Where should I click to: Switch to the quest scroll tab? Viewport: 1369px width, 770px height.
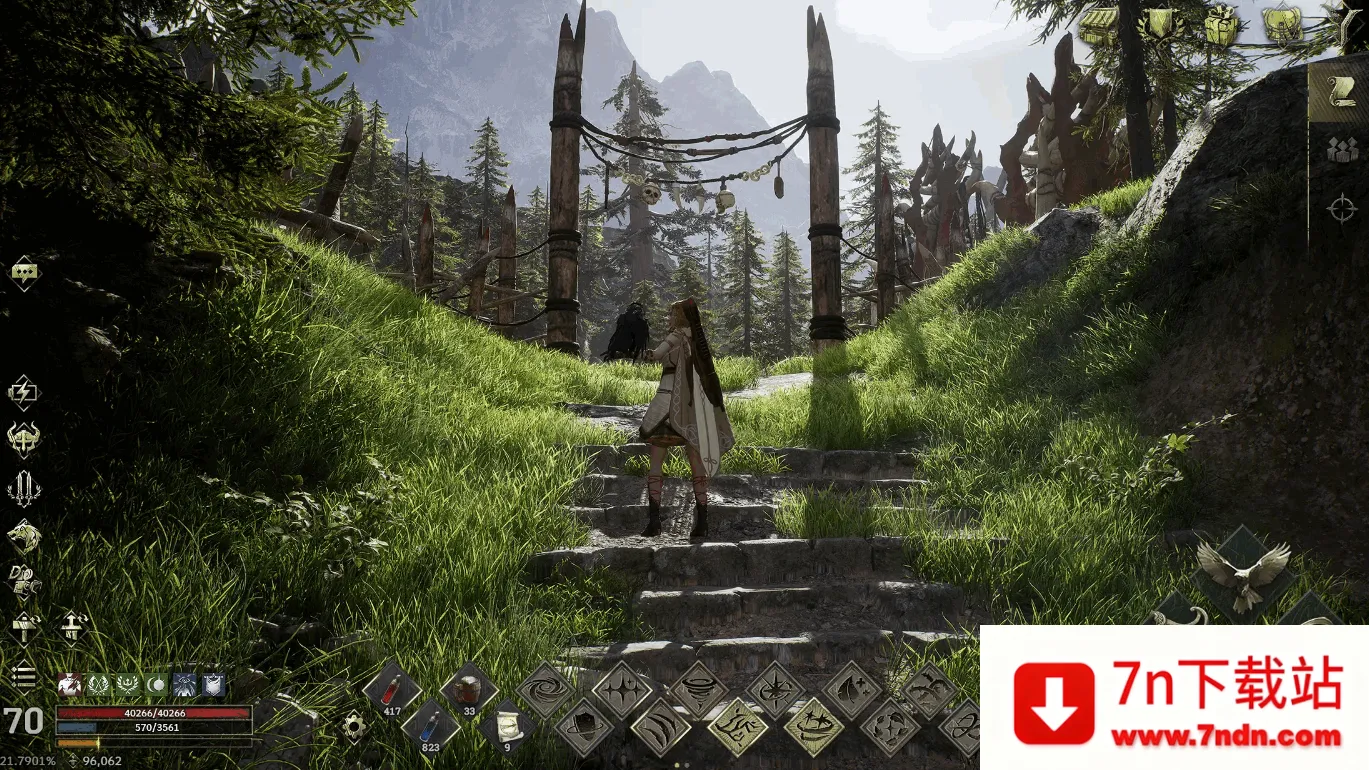click(1339, 92)
